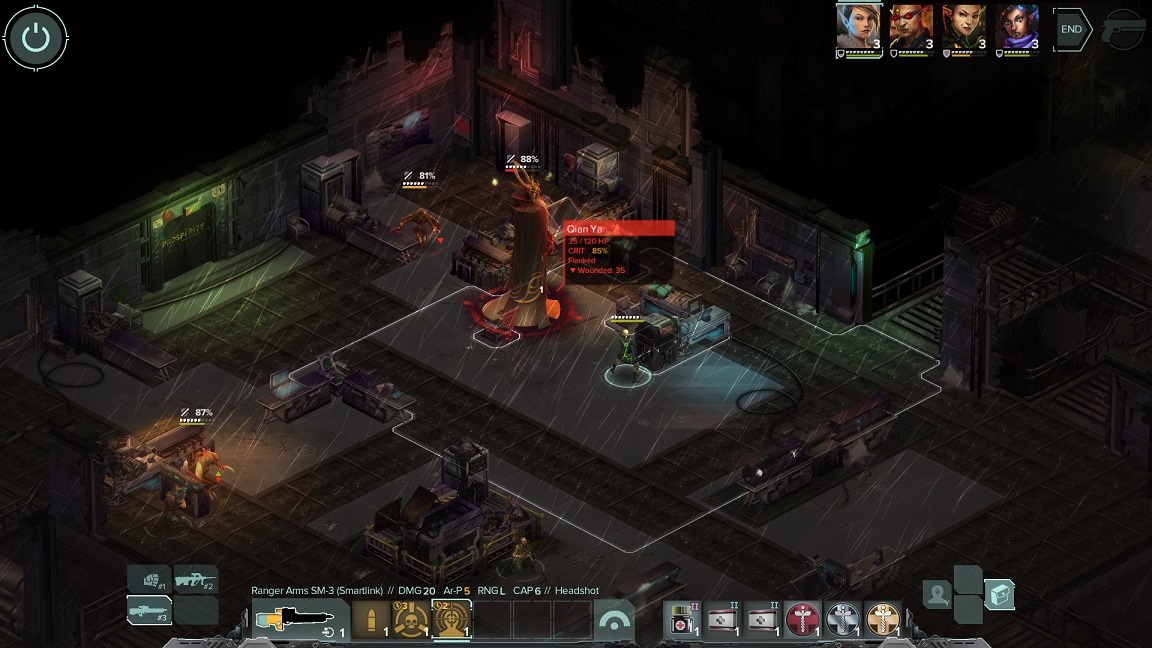Open the item pouch tab
1152x648 pixels.
tap(999, 595)
